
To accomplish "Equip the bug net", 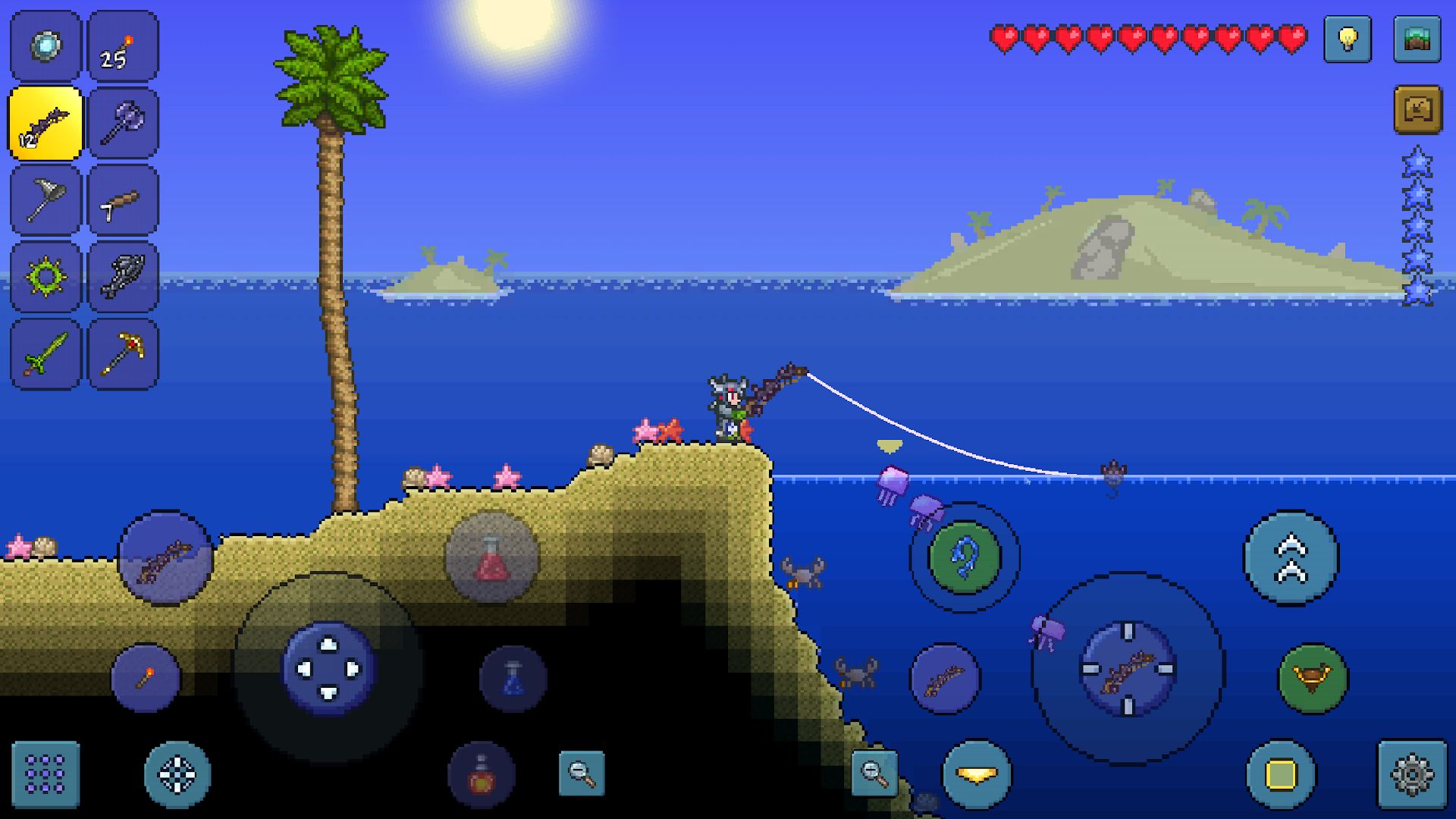I will [x=45, y=199].
